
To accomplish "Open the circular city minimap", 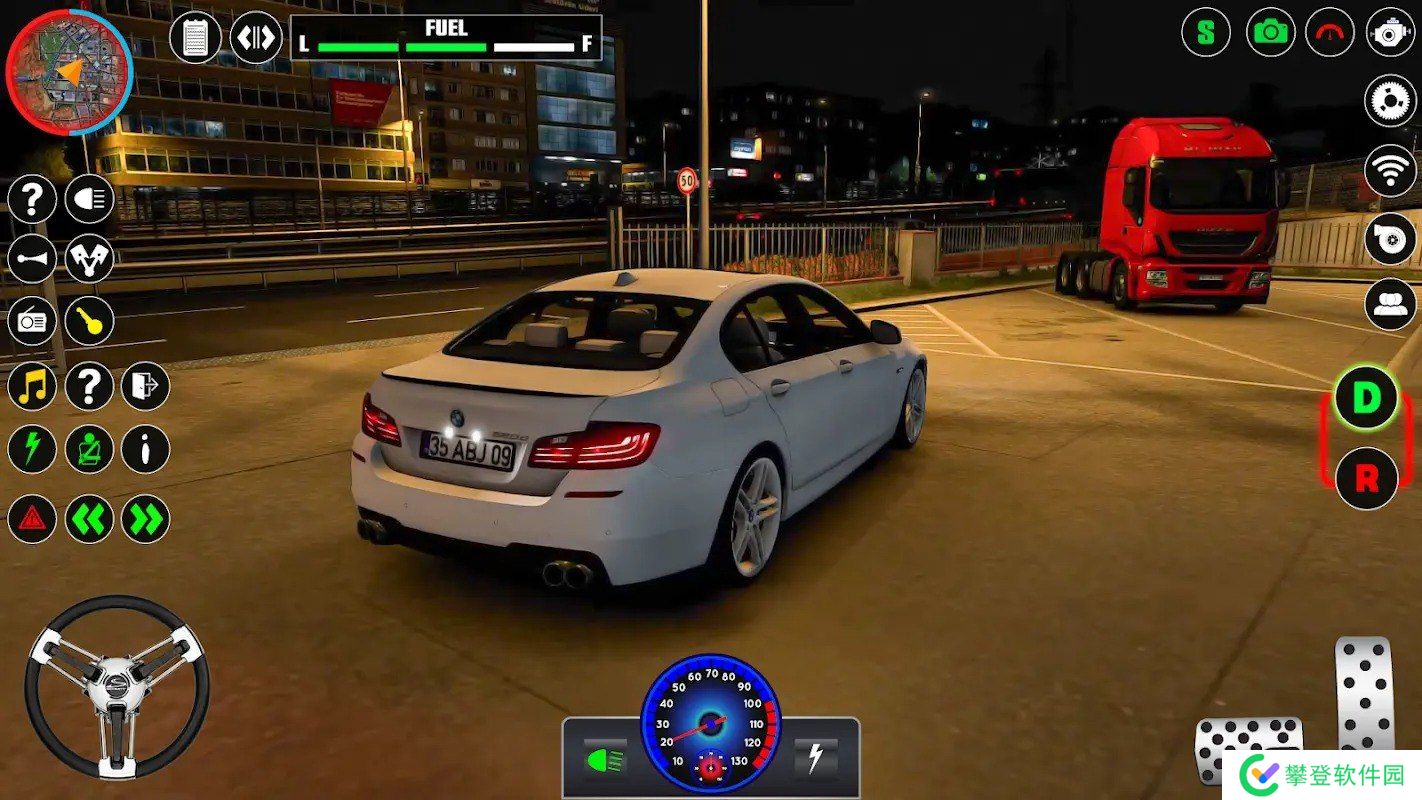I will 68,70.
